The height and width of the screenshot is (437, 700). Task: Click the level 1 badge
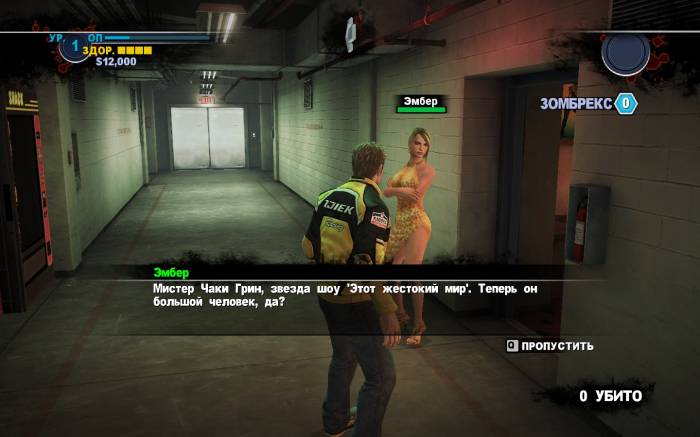[x=74, y=47]
